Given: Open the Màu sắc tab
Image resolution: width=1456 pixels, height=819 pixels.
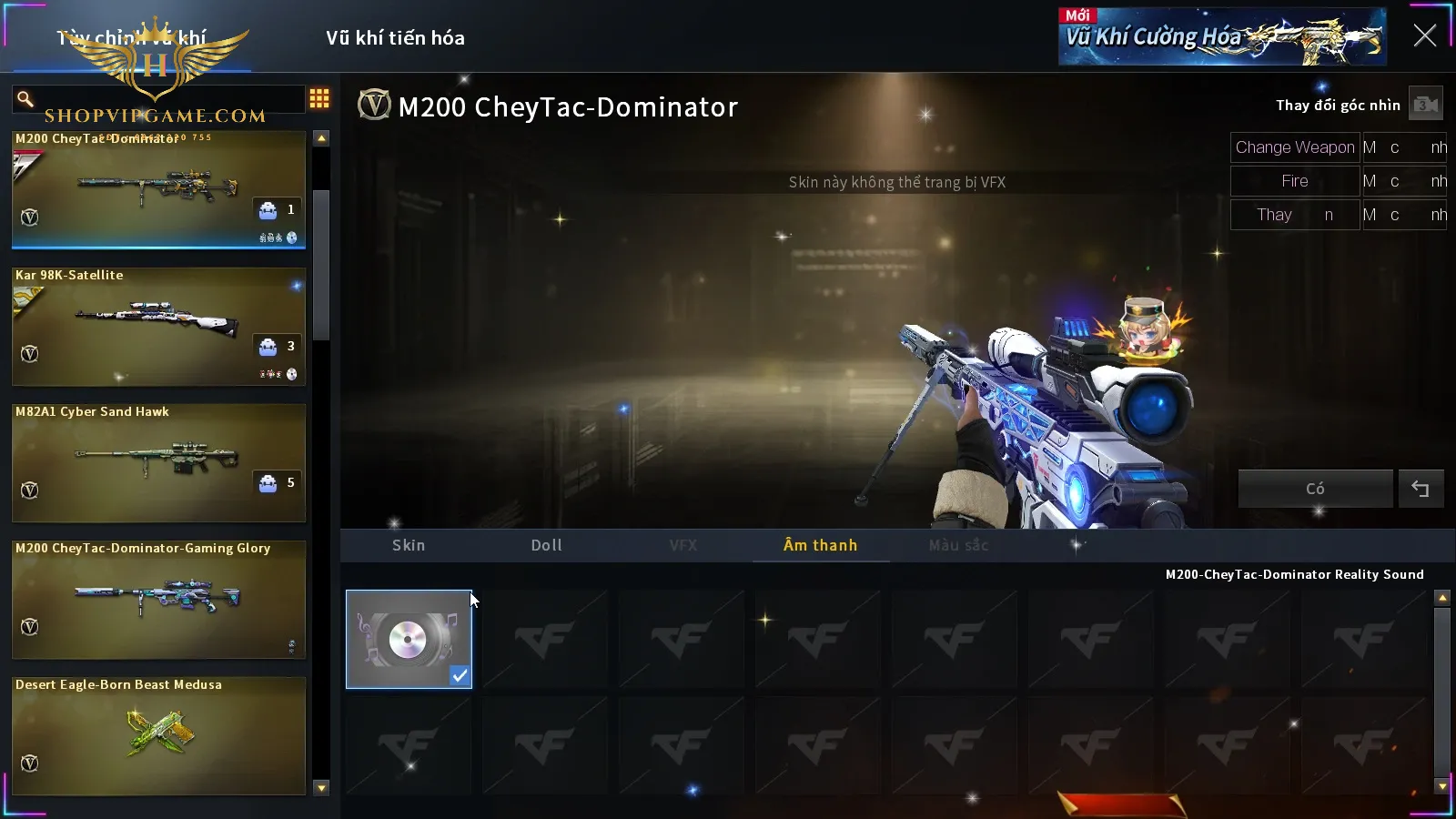Looking at the screenshot, I should (958, 545).
